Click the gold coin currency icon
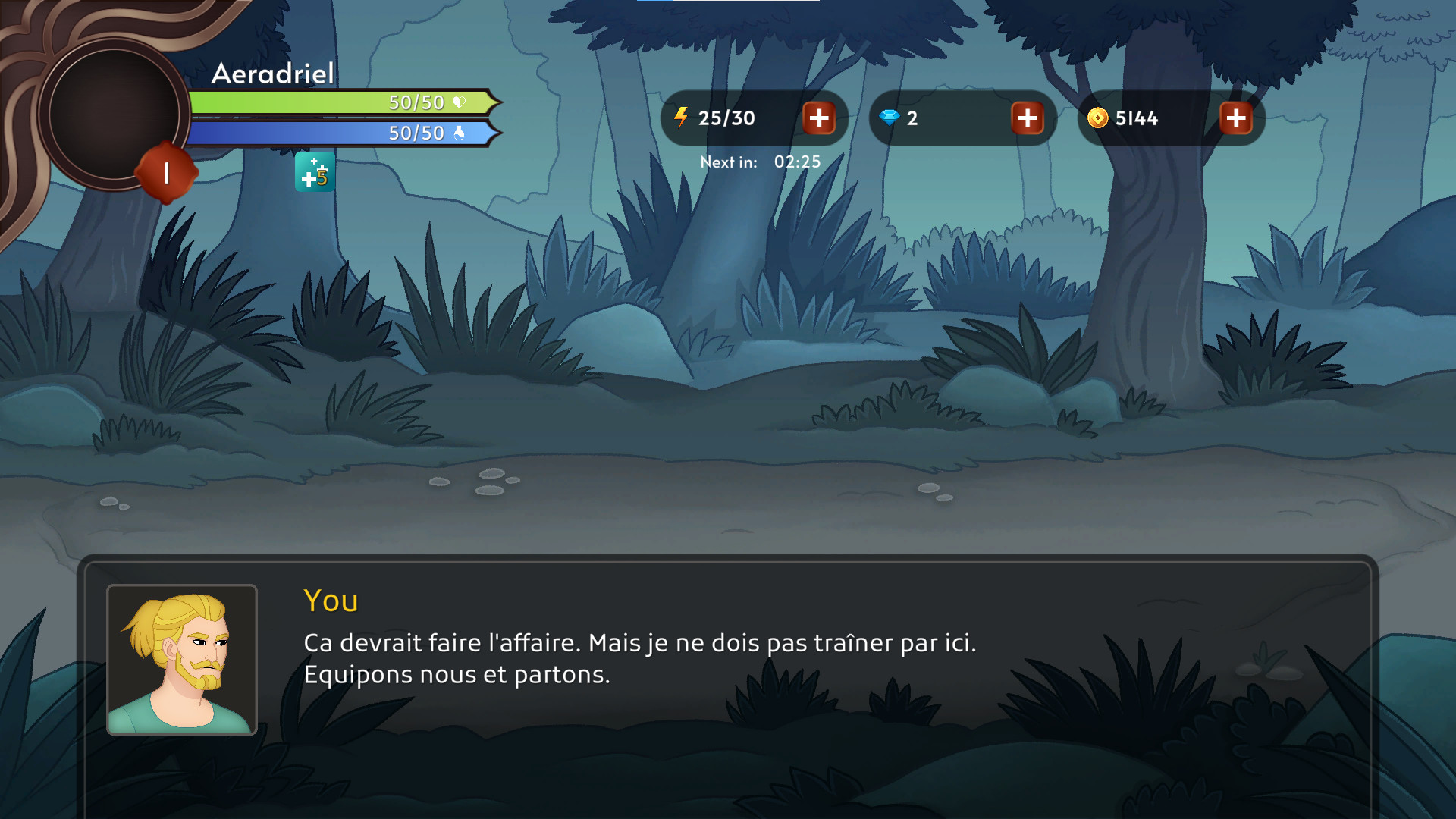The image size is (1456, 819). (1099, 118)
